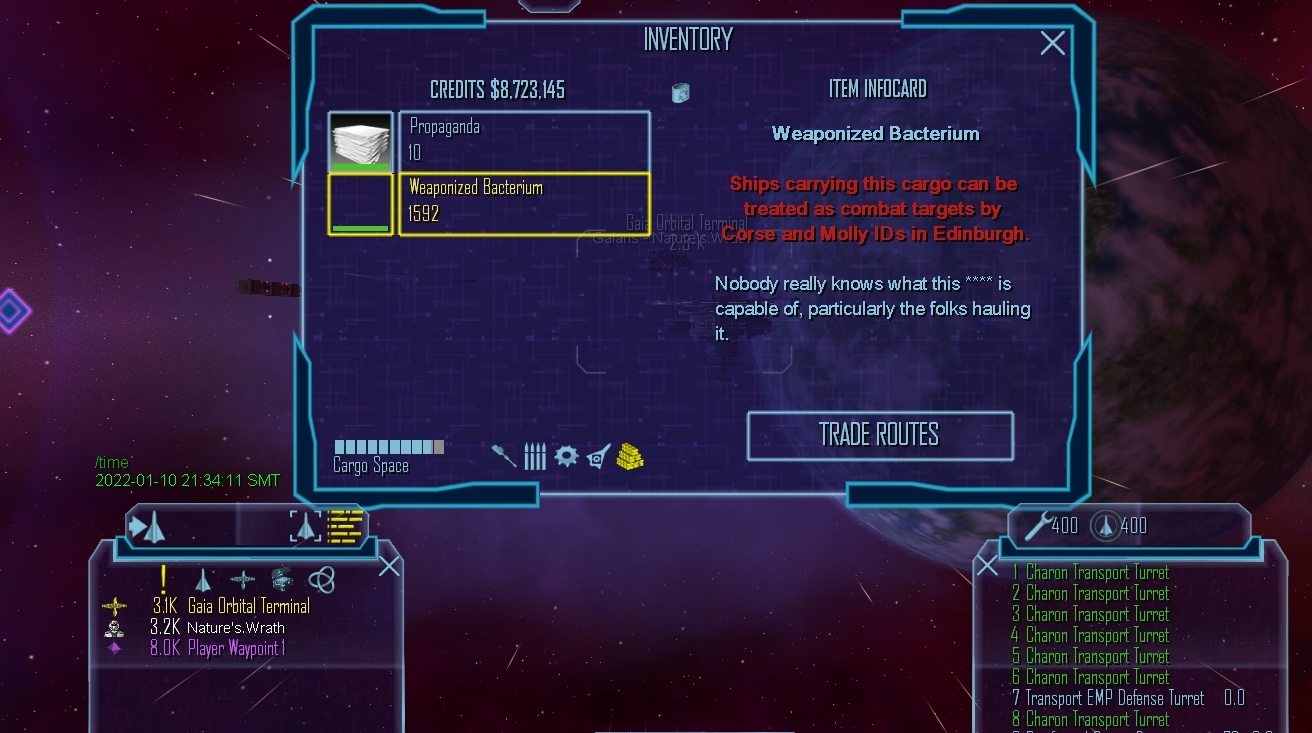Show weapons with the missile launcher filter
Image resolution: width=1312 pixels, height=733 pixels.
[504, 456]
